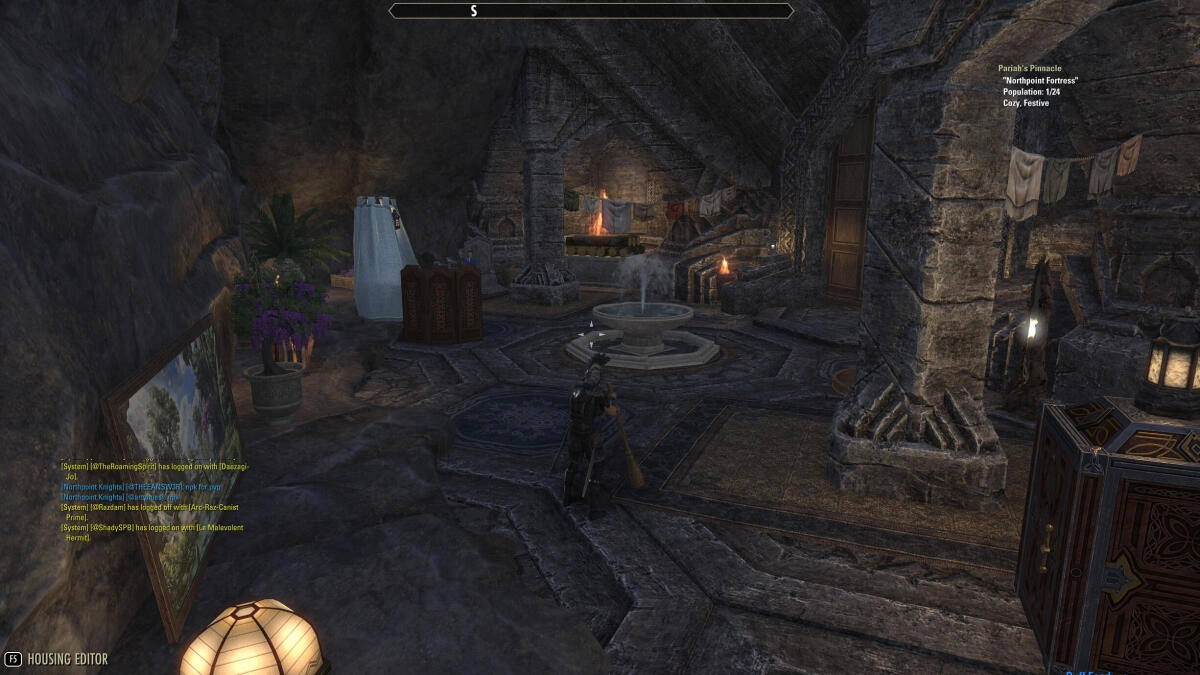Image resolution: width=1200 pixels, height=675 pixels.
Task: Open @Rezdam's player link in chat
Action: tap(110, 507)
